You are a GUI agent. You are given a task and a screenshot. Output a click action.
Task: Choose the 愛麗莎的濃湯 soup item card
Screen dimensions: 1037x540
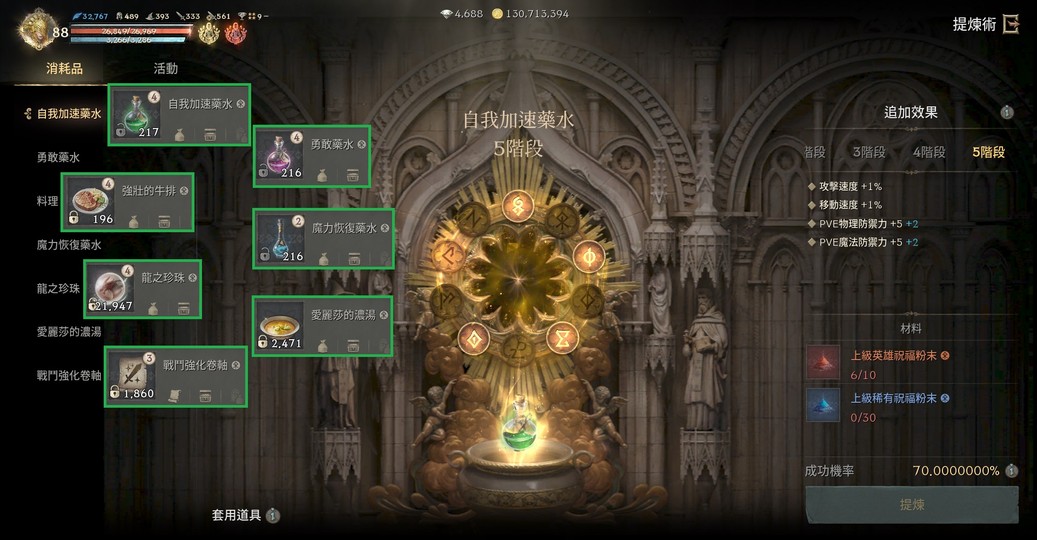coord(322,326)
